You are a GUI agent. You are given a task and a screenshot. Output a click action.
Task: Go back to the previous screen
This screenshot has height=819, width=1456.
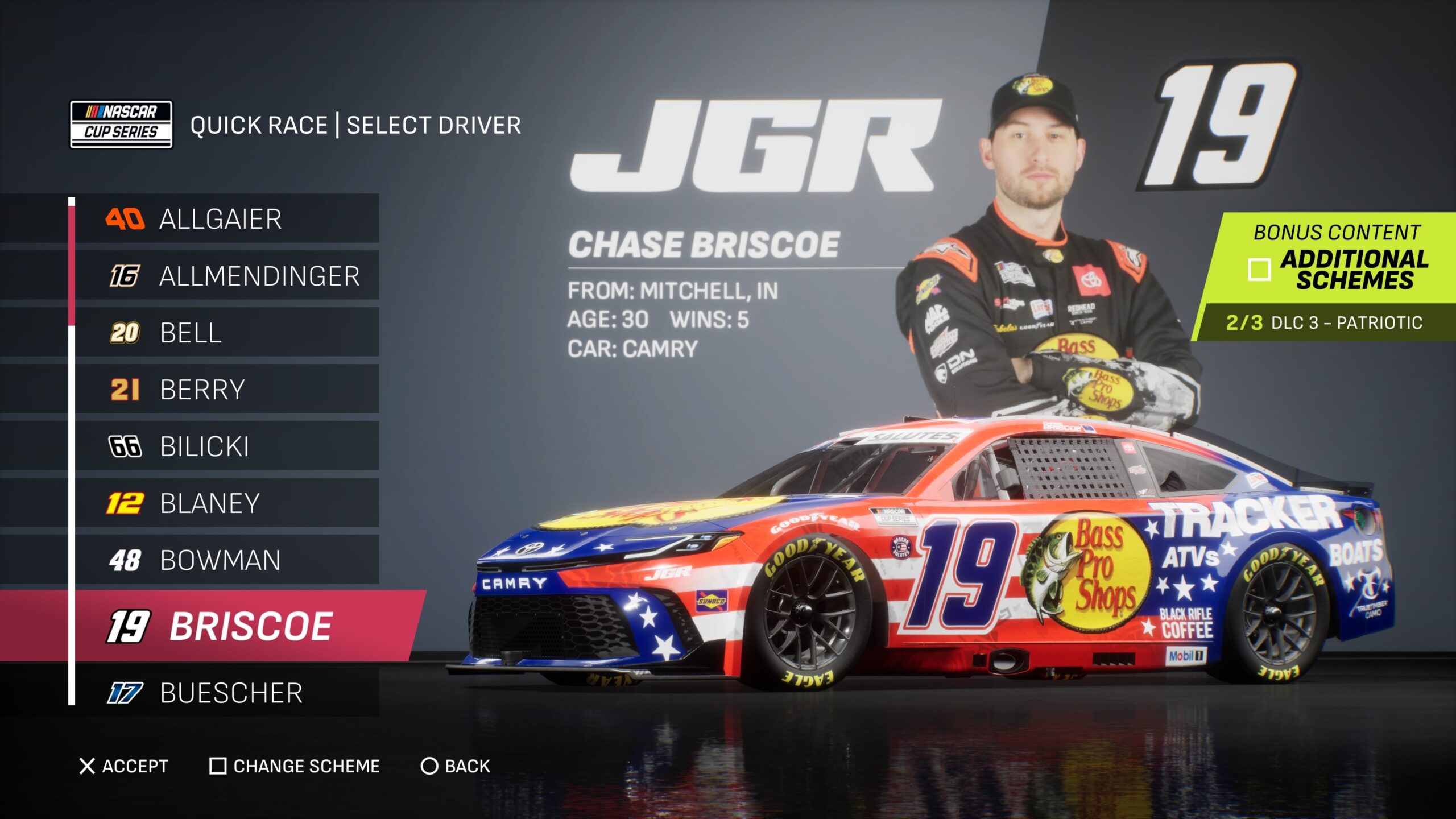[455, 766]
